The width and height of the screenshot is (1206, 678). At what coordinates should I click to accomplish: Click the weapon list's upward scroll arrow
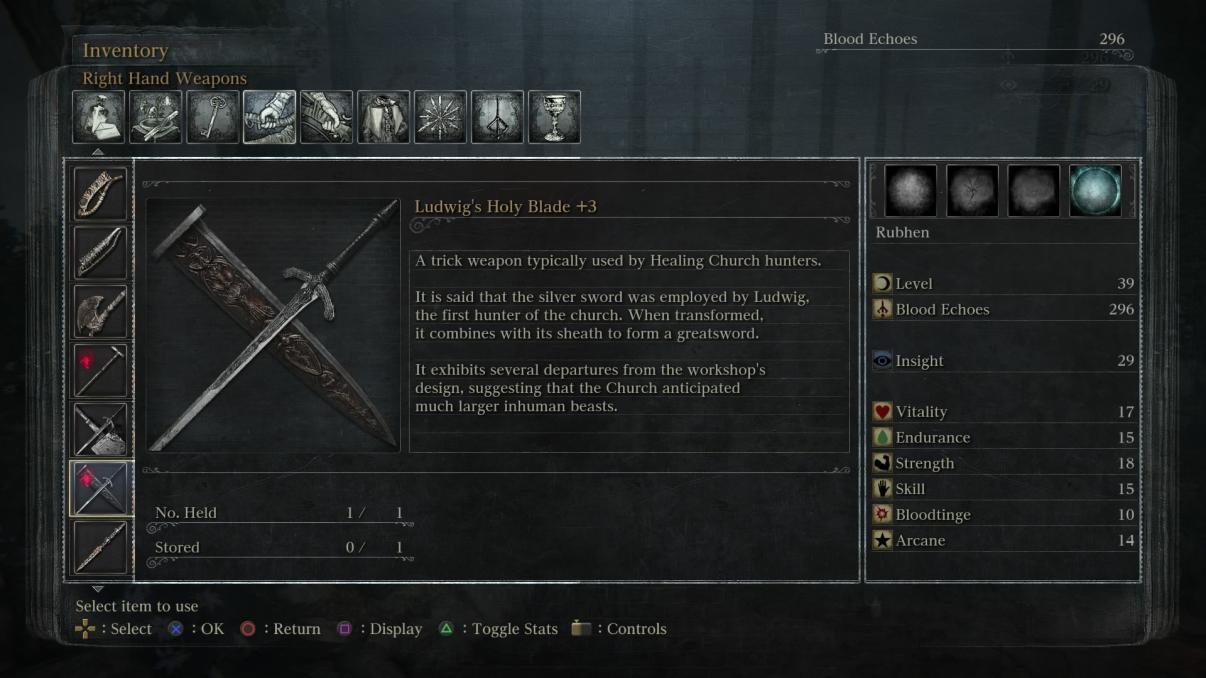[97, 152]
